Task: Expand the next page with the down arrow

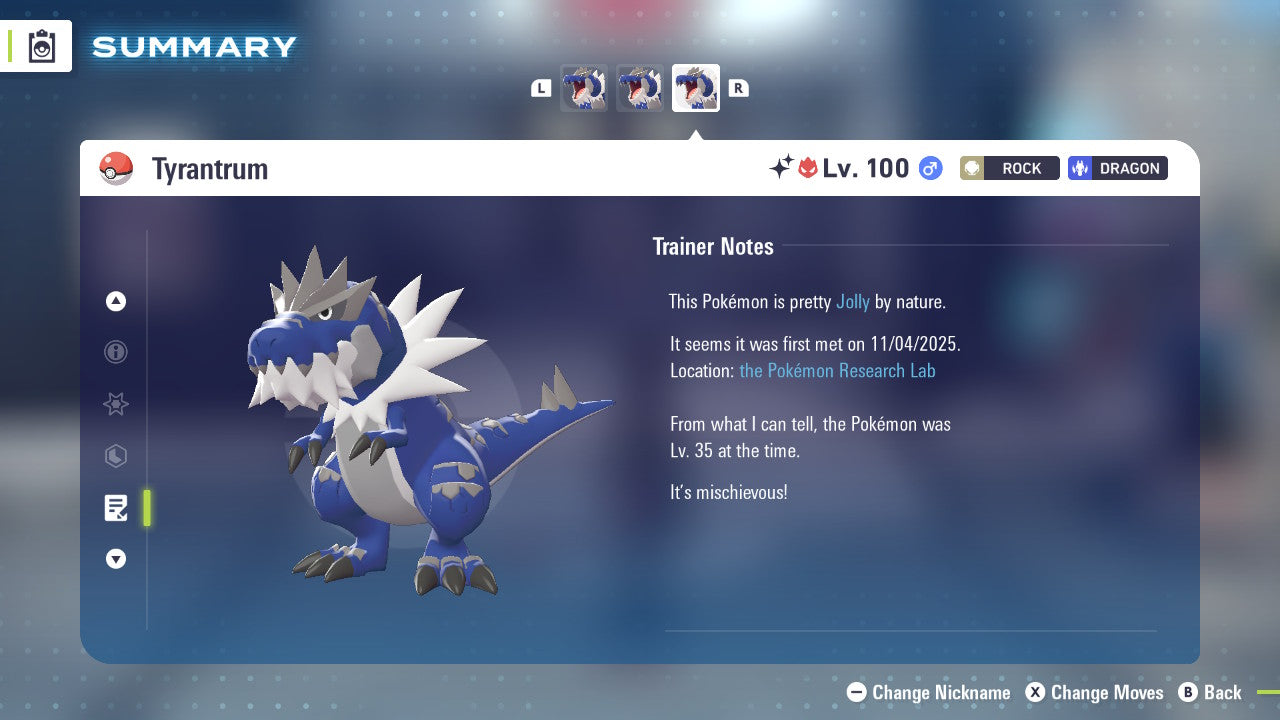Action: 116,559
